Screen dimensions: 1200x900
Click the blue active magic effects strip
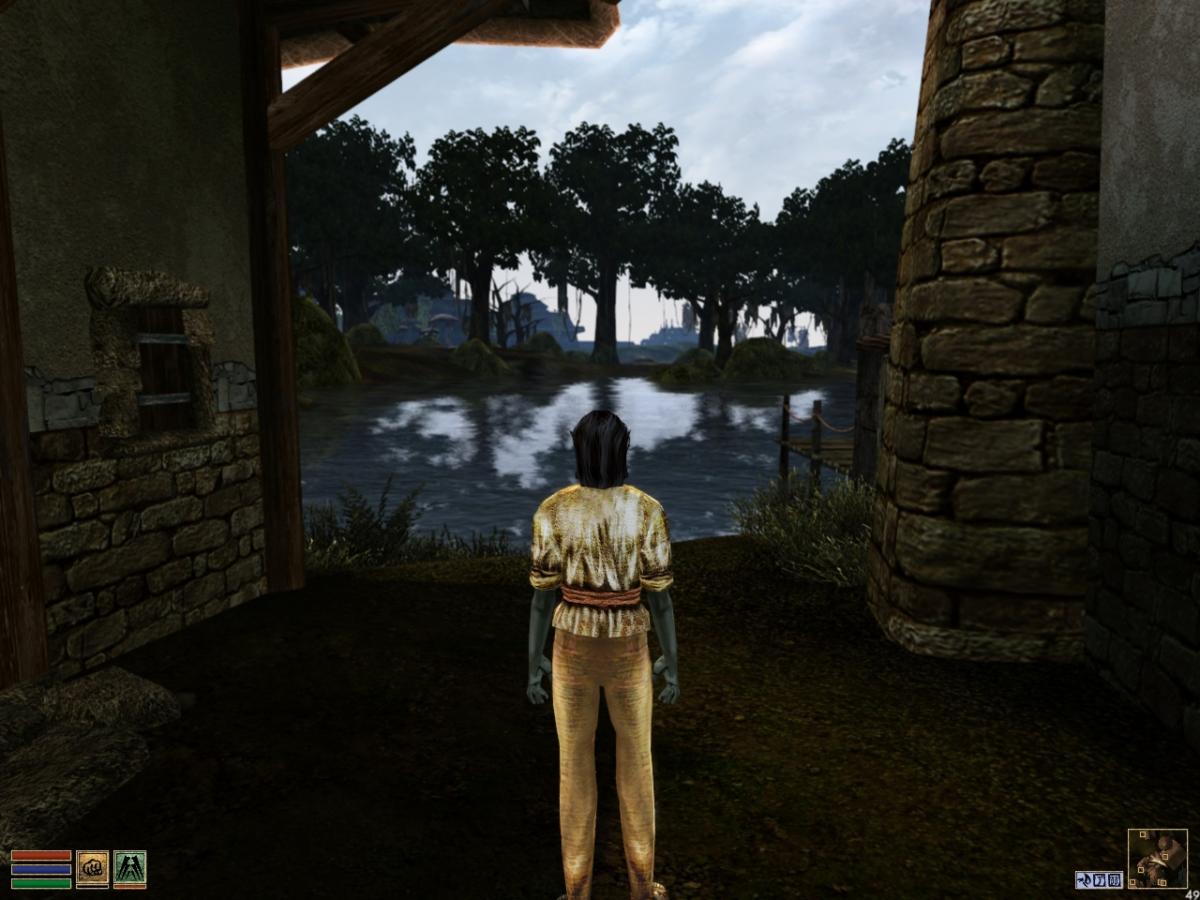pyautogui.click(x=1099, y=880)
